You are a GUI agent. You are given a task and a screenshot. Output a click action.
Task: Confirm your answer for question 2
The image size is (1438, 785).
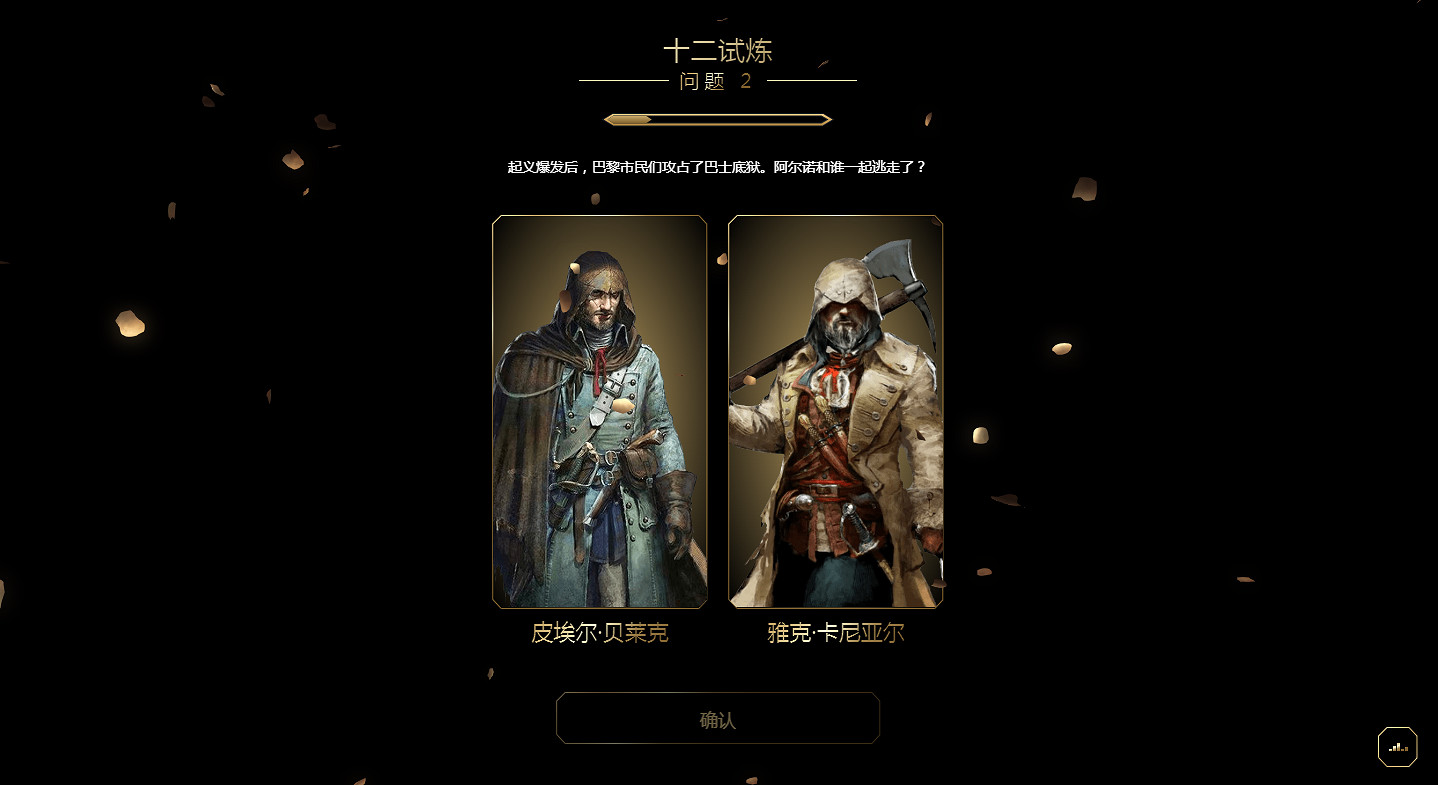point(718,718)
